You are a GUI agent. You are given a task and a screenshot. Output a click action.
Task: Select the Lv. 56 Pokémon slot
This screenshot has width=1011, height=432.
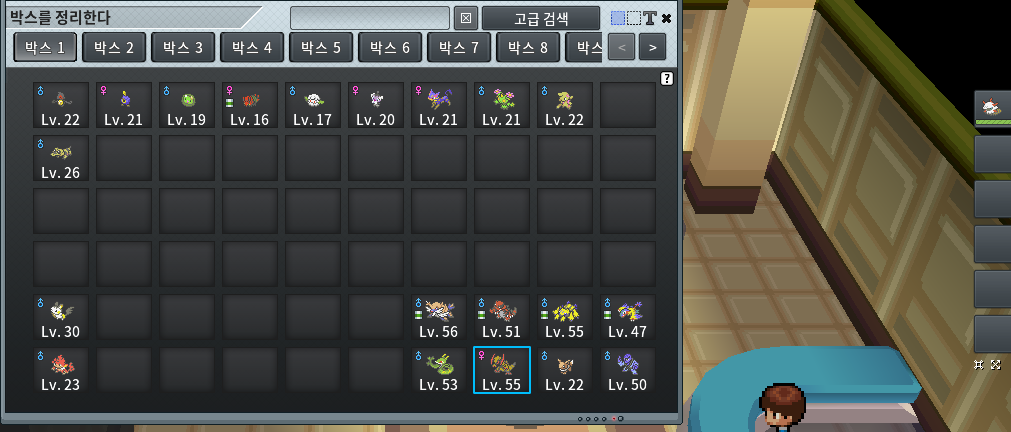[439, 317]
